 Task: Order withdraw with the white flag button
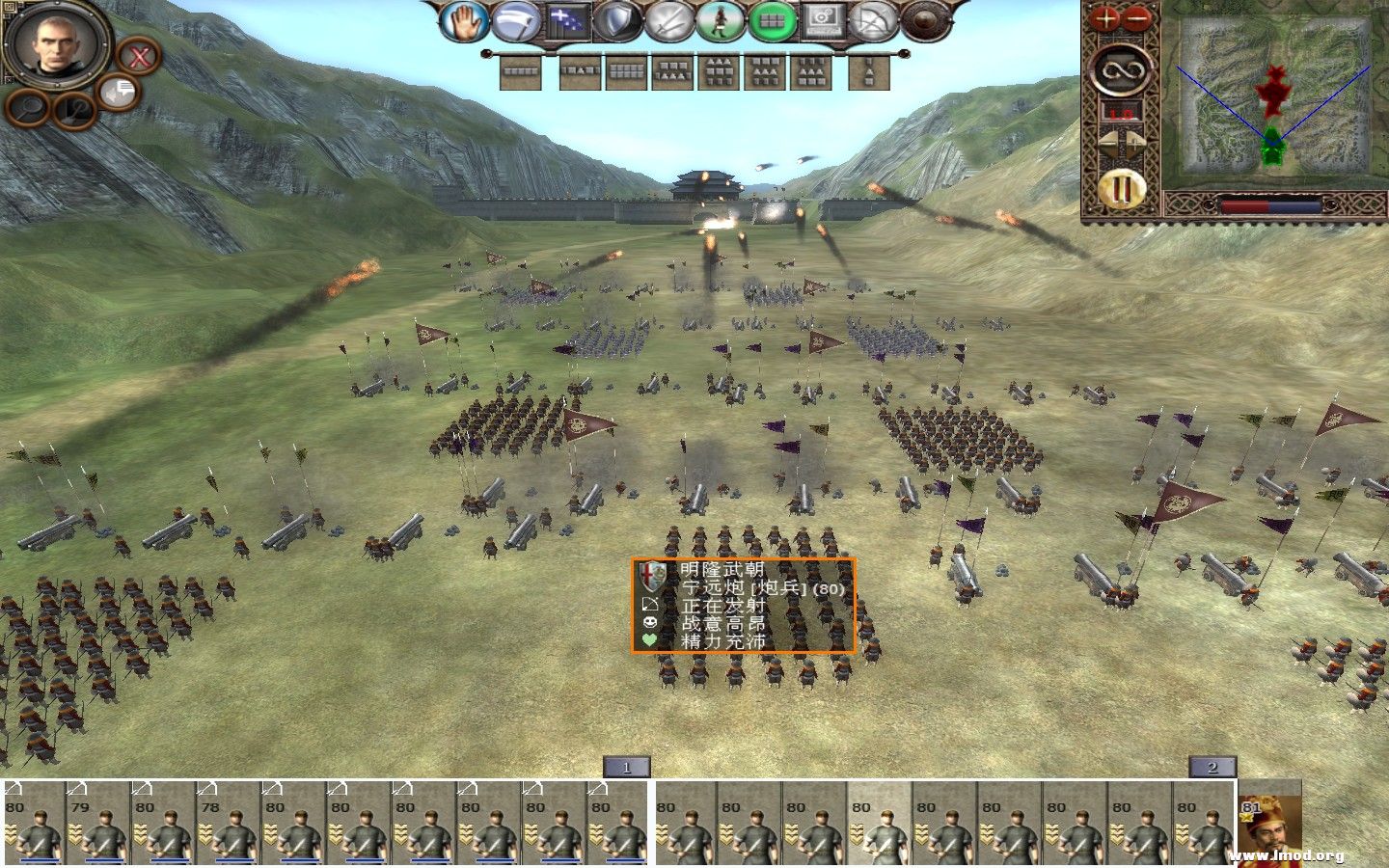click(517, 21)
